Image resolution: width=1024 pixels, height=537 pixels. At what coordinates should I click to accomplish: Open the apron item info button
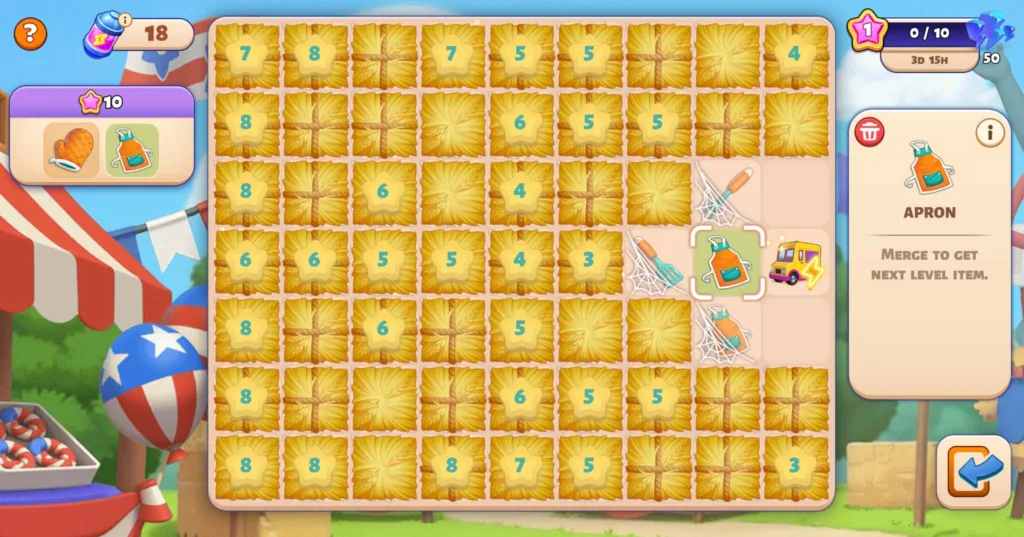(x=990, y=132)
